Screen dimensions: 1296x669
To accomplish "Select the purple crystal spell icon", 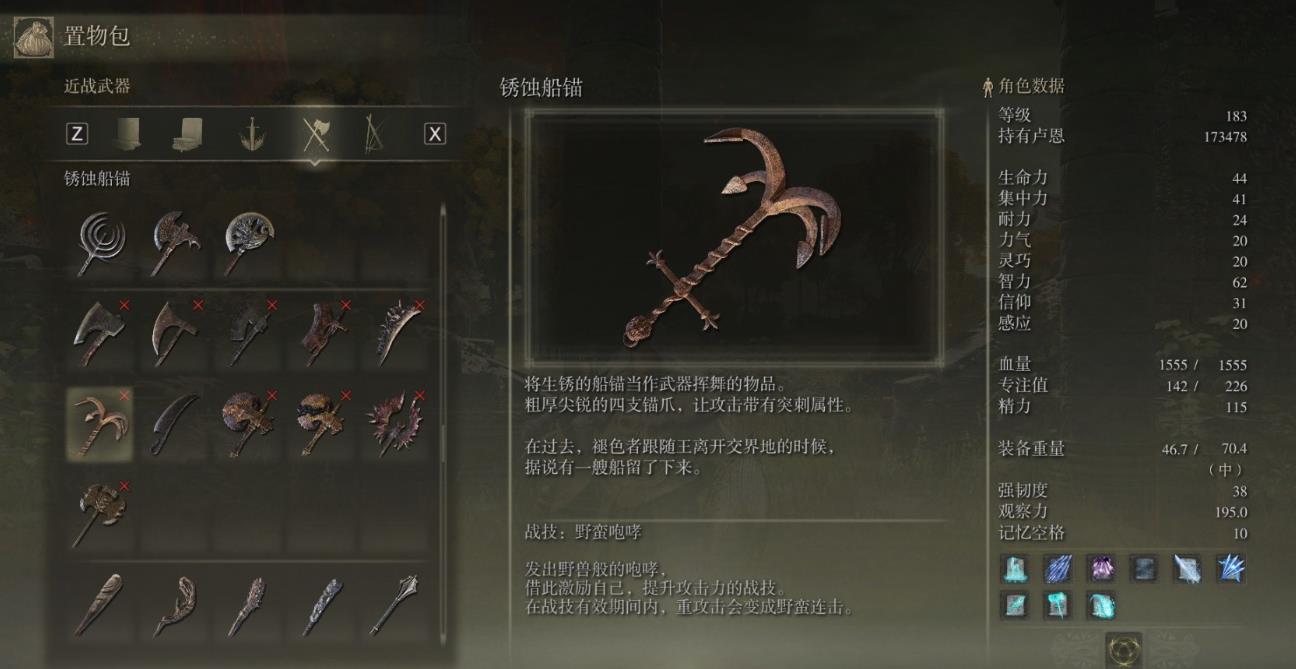I will click(x=1101, y=569).
